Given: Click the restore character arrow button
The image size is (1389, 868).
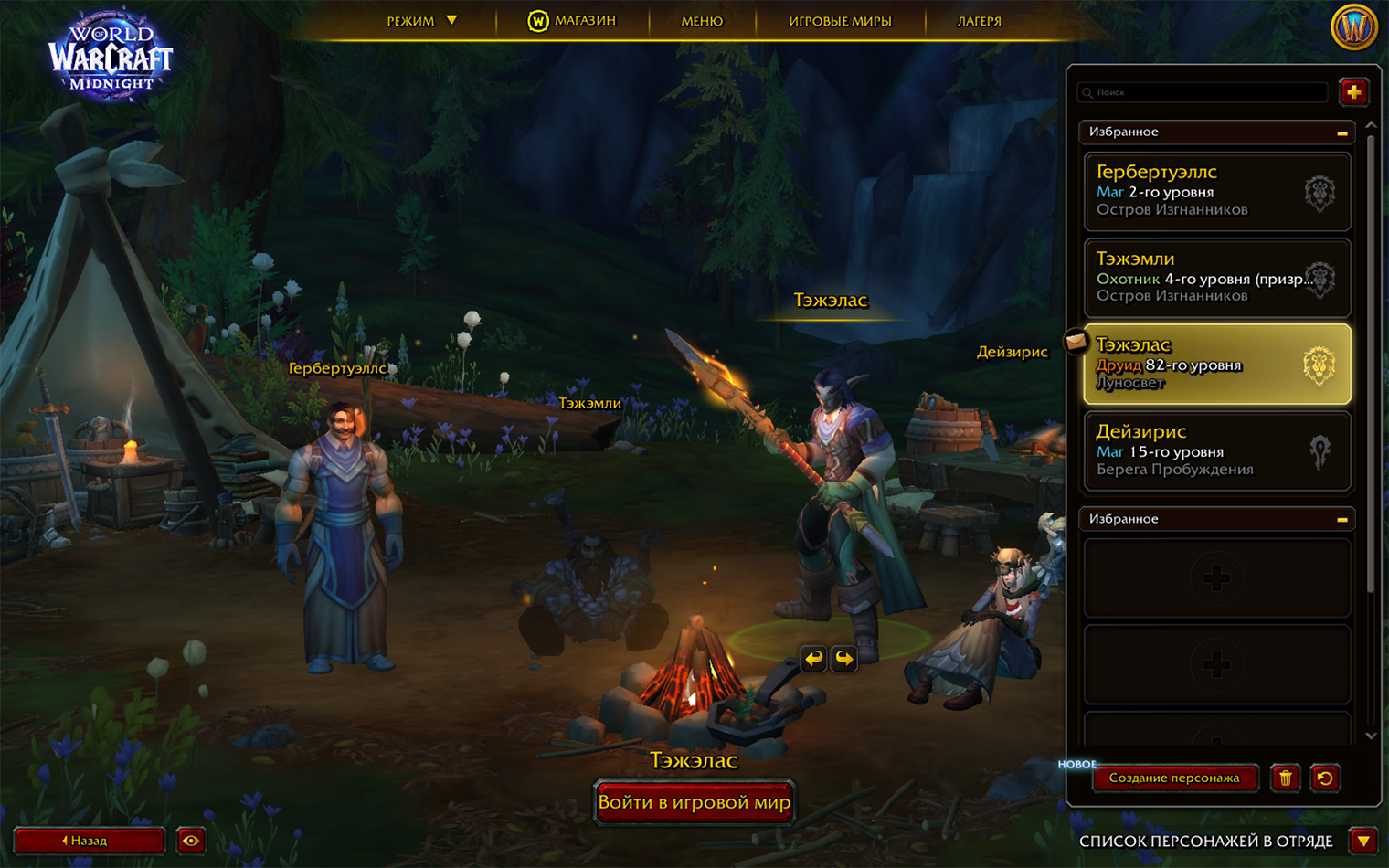Looking at the screenshot, I should pyautogui.click(x=1325, y=778).
